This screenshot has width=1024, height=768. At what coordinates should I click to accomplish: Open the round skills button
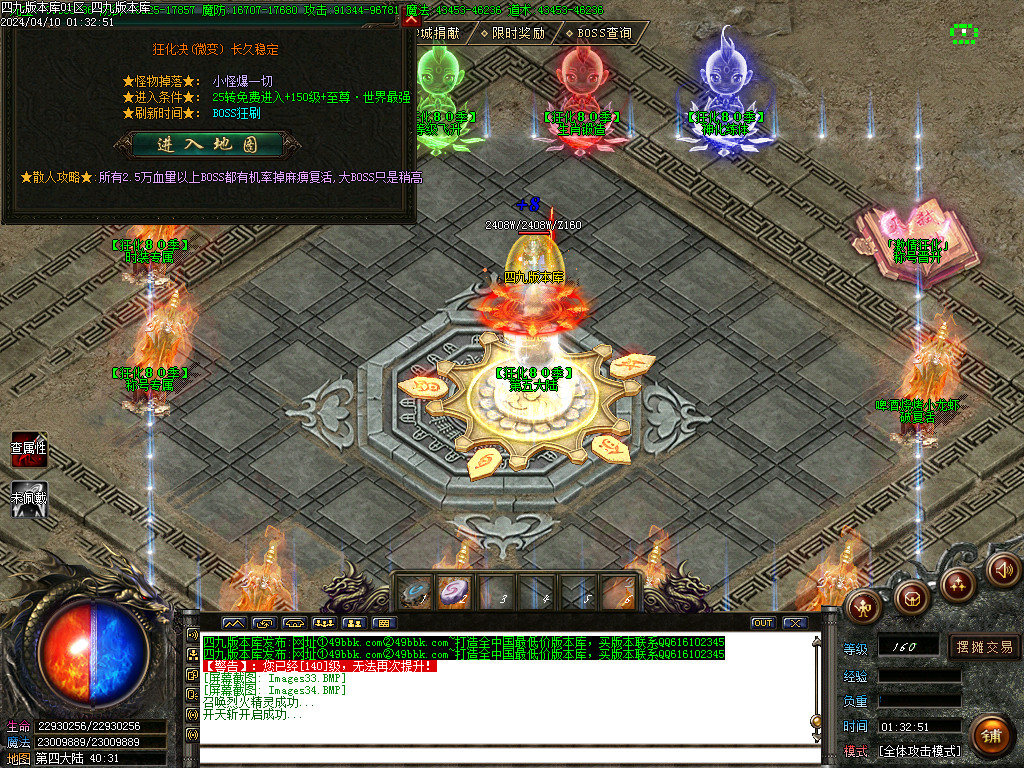[x=958, y=584]
